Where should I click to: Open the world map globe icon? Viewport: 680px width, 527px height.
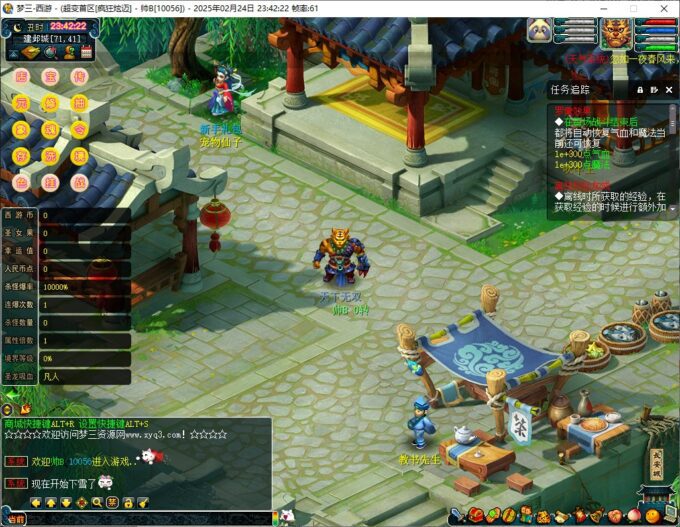coord(49,52)
